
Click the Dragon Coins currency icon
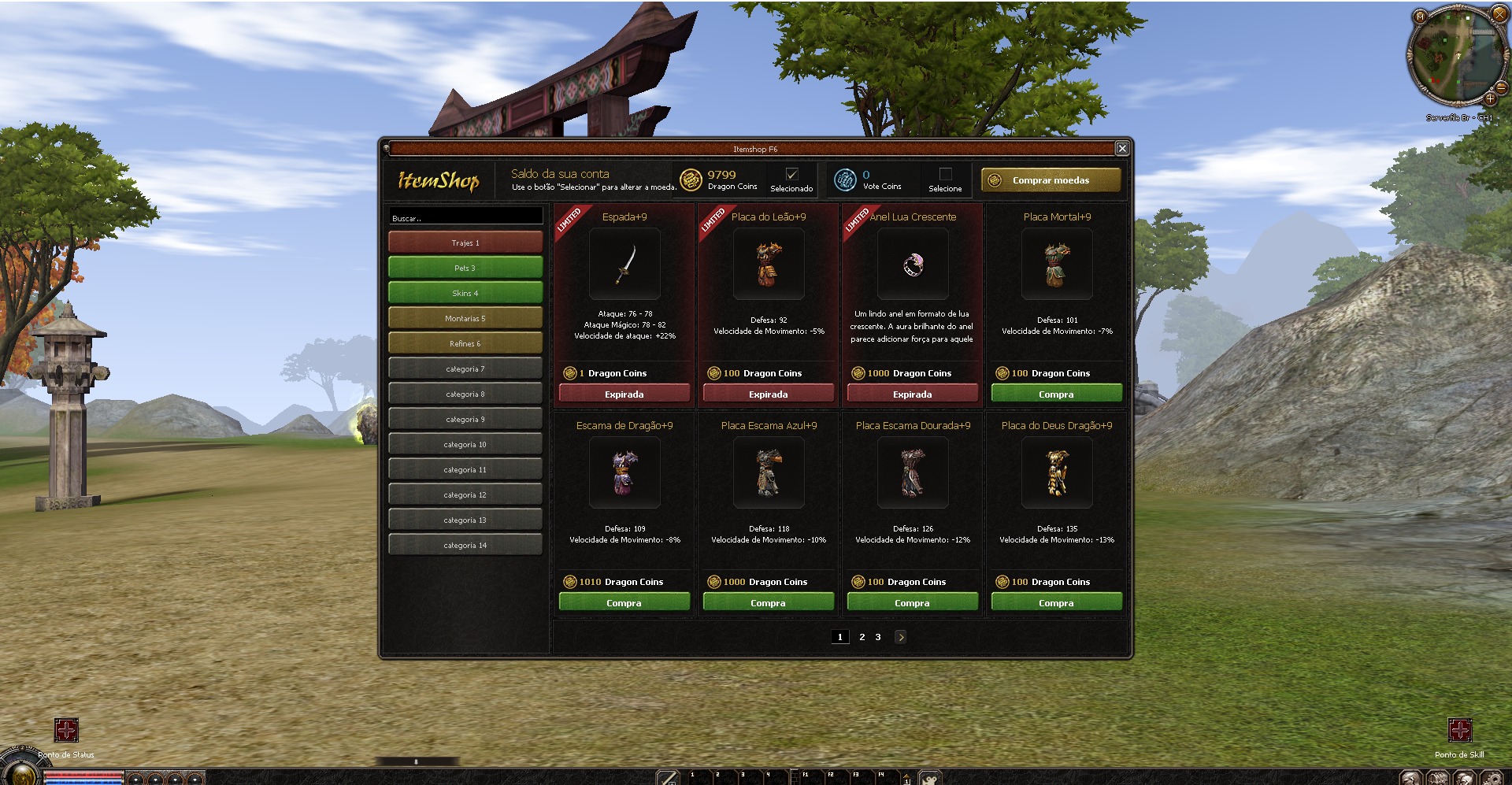[691, 180]
